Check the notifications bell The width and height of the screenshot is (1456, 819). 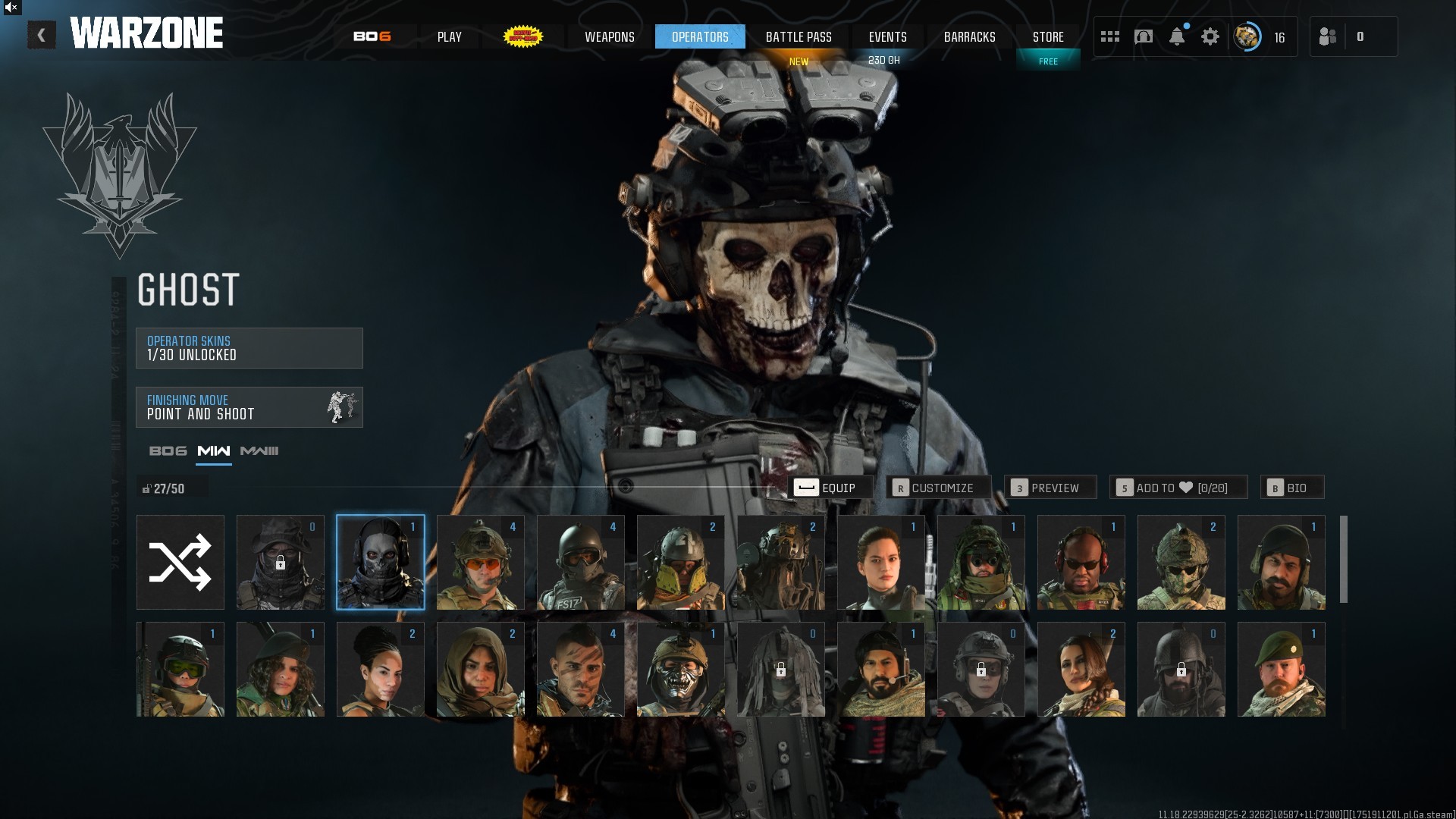coord(1177,36)
